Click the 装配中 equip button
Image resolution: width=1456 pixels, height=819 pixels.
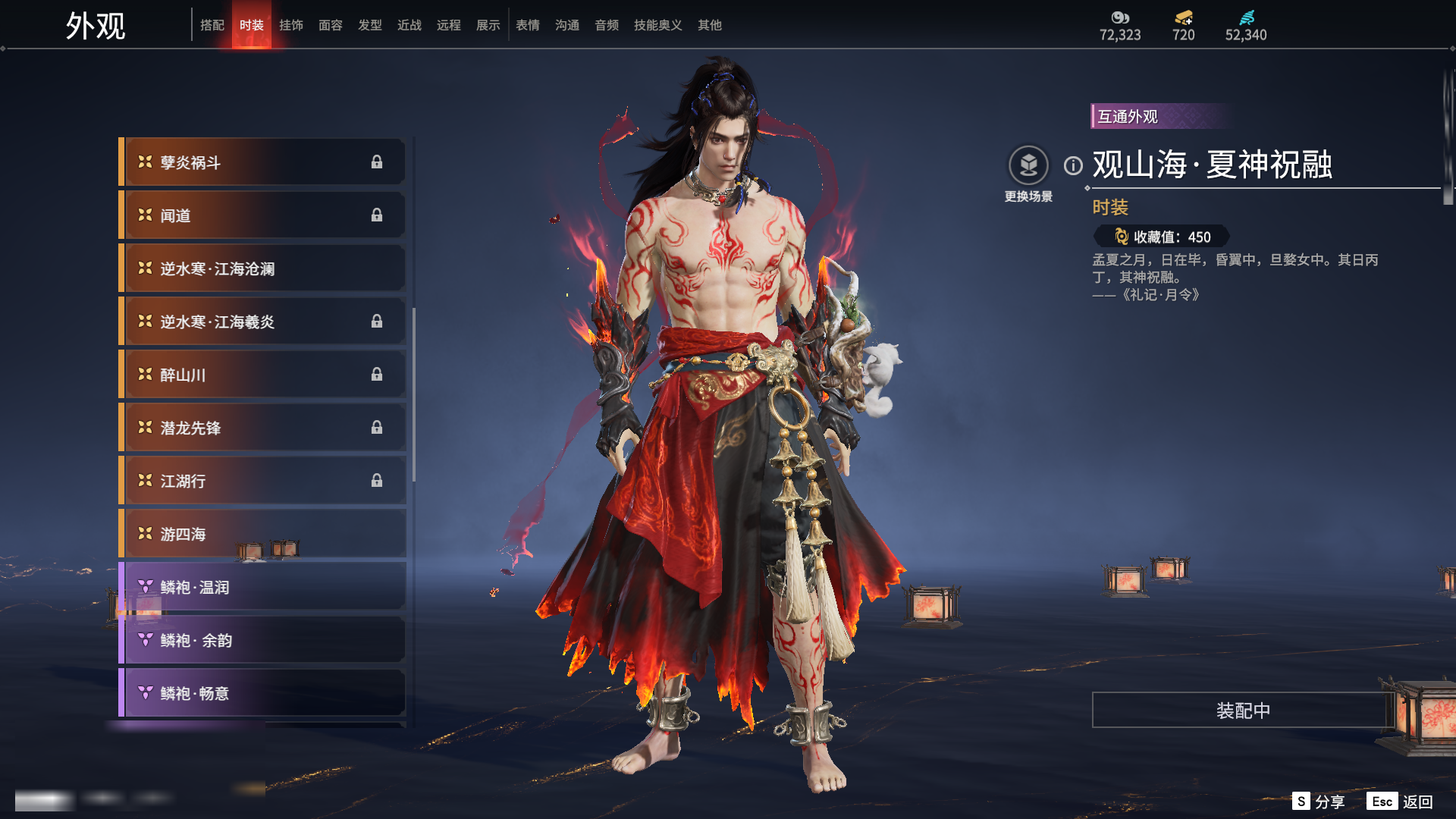[1242, 710]
